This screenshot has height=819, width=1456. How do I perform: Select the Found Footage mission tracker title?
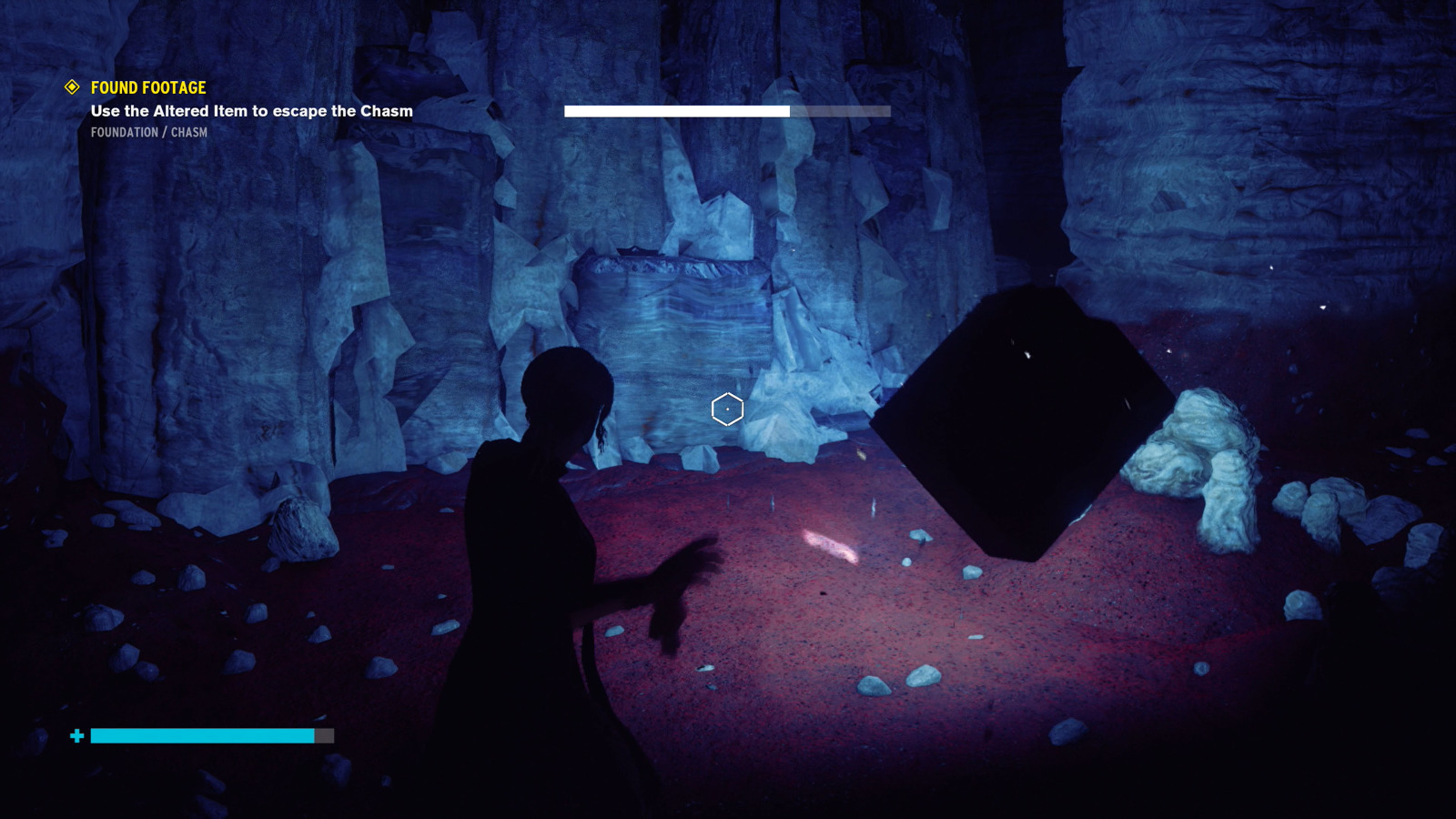pyautogui.click(x=148, y=87)
